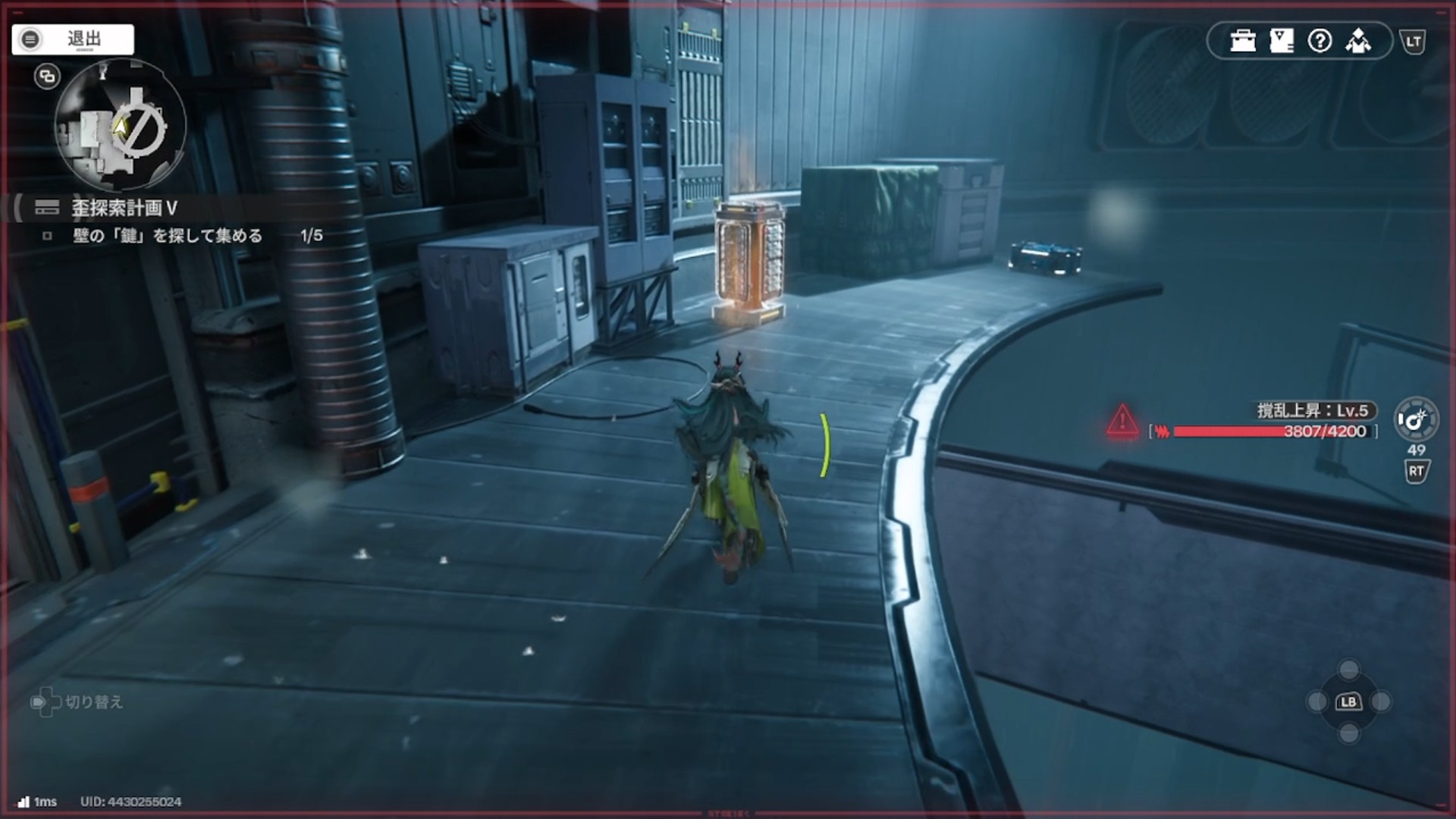Viewport: 1456px width, 819px height.
Task: Toggle the linked-squares icon beside the minimap
Action: 47,77
